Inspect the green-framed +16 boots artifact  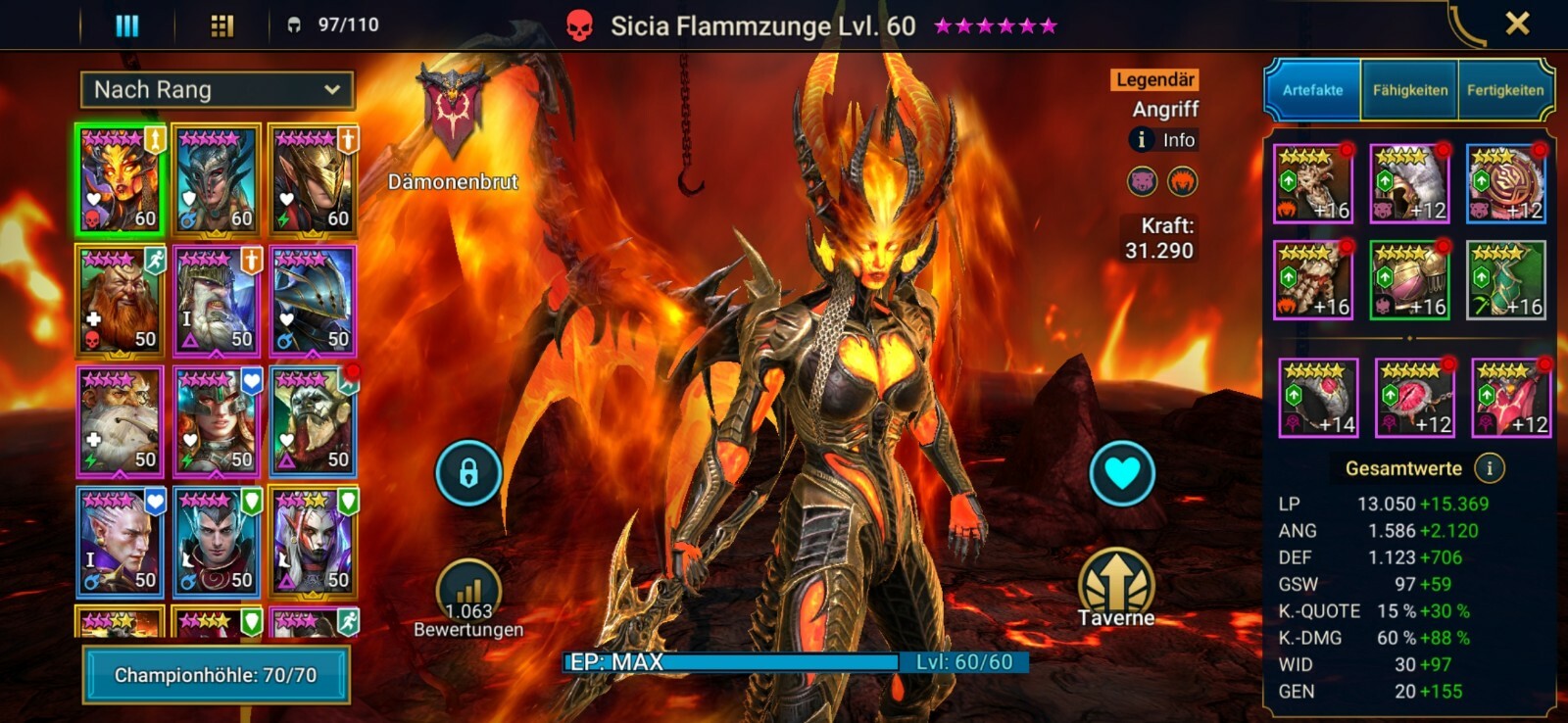coord(1505,280)
